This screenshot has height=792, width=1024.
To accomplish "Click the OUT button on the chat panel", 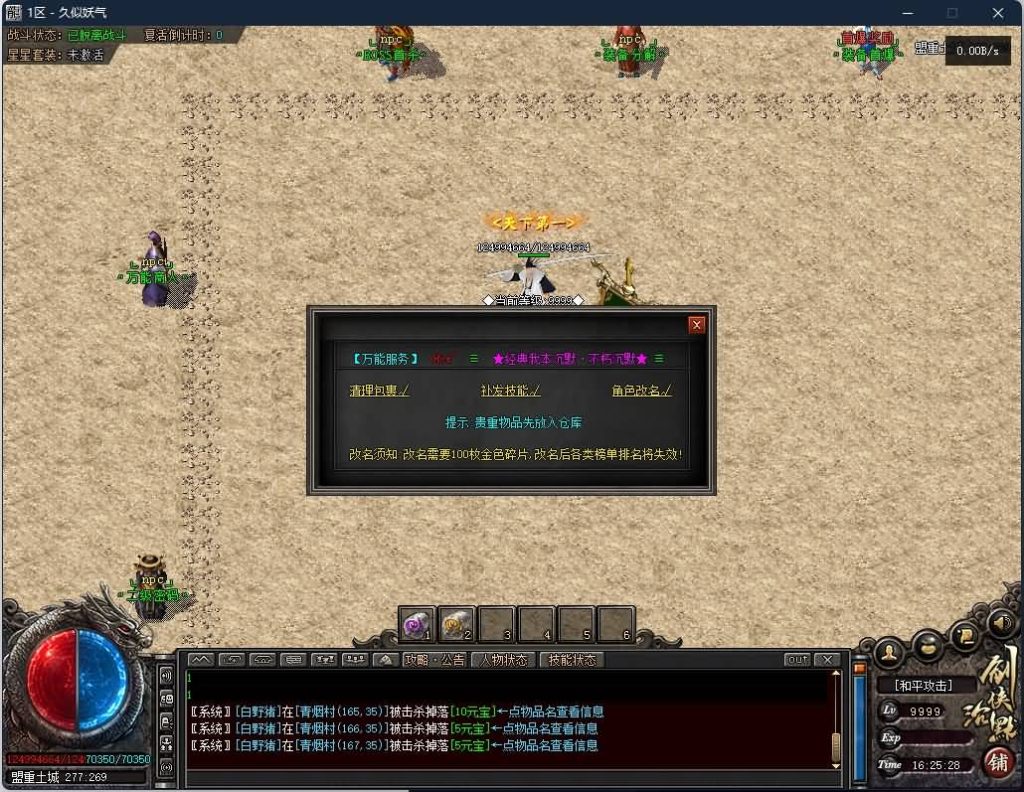I will click(x=797, y=660).
